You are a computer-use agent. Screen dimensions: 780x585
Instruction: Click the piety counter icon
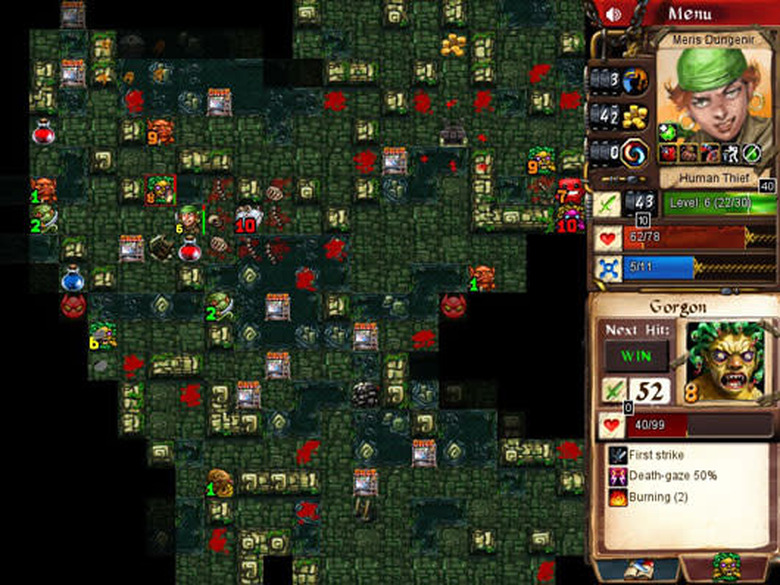click(x=634, y=81)
